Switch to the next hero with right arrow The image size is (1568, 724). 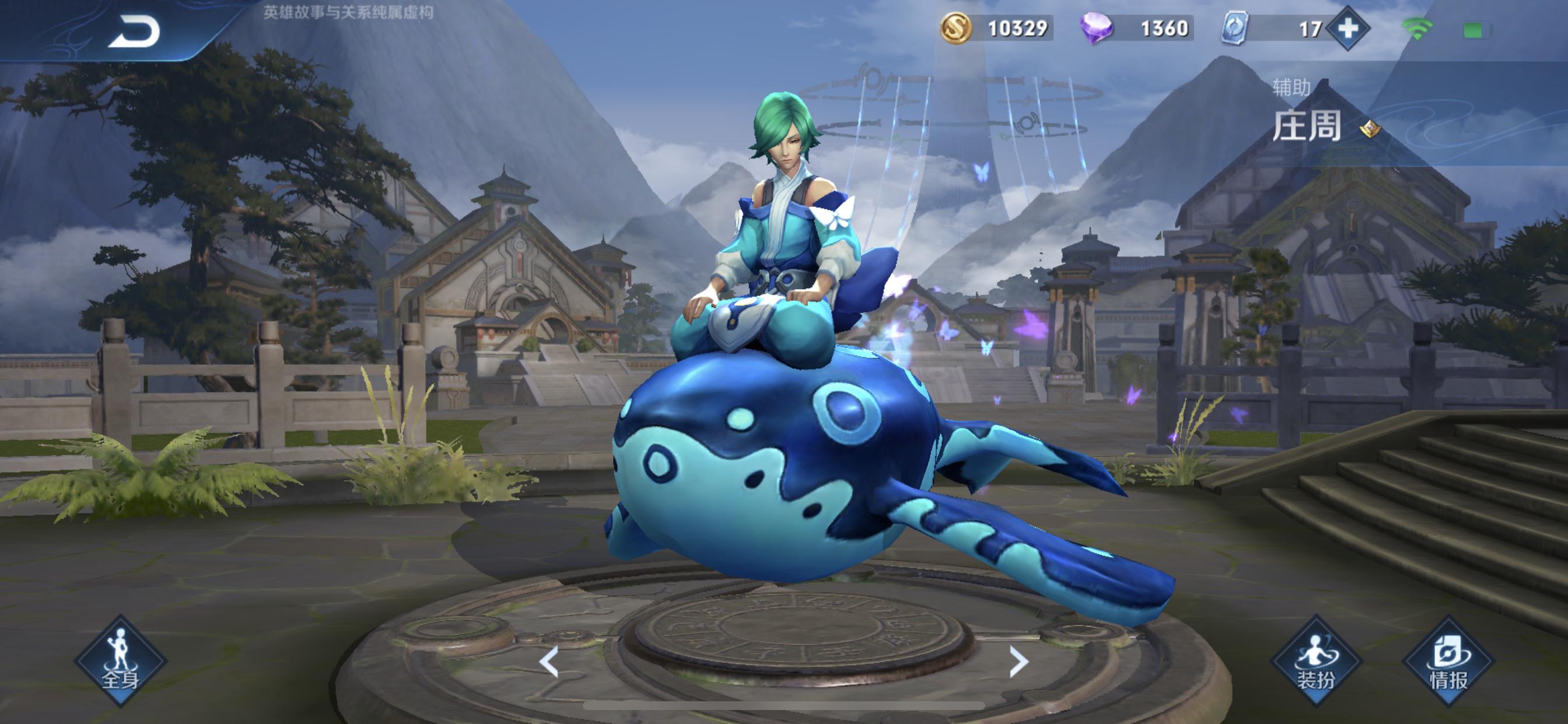1019,661
